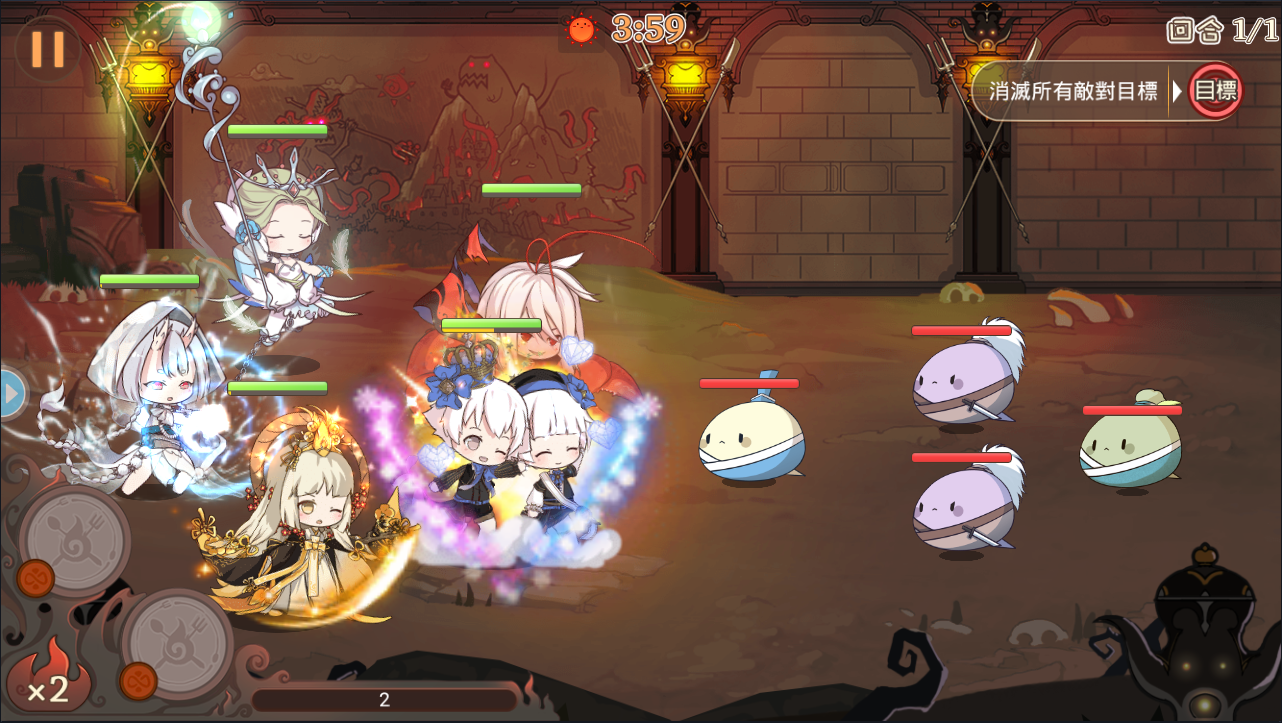Expand the 回合 1/1 round display

click(1221, 31)
